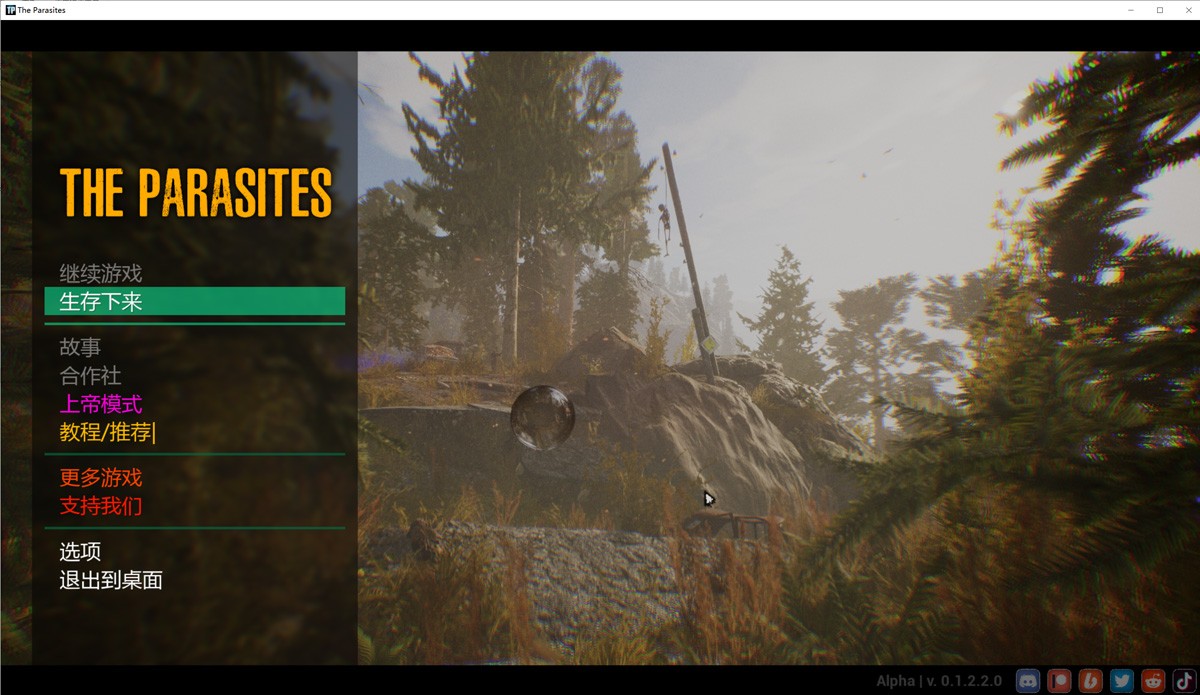Viewport: 1200px width, 695px height.
Task: Visit the Patreon page icon
Action: (x=1059, y=681)
